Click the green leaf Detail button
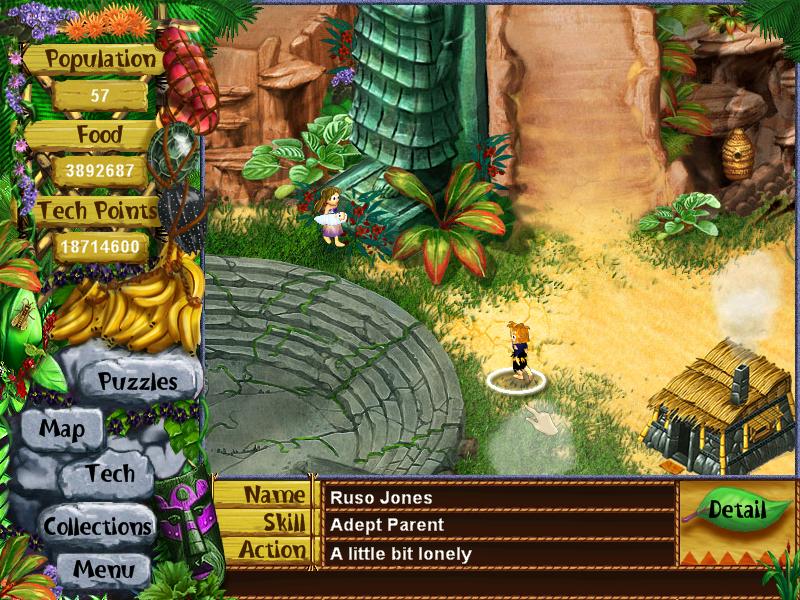This screenshot has height=600, width=800. click(736, 509)
